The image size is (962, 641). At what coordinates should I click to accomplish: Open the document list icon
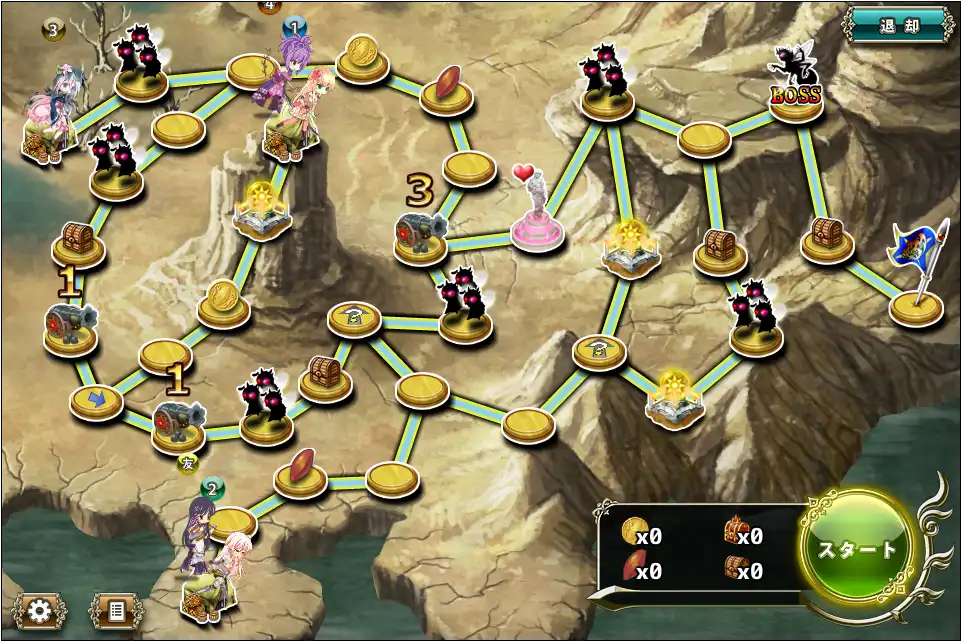(116, 610)
